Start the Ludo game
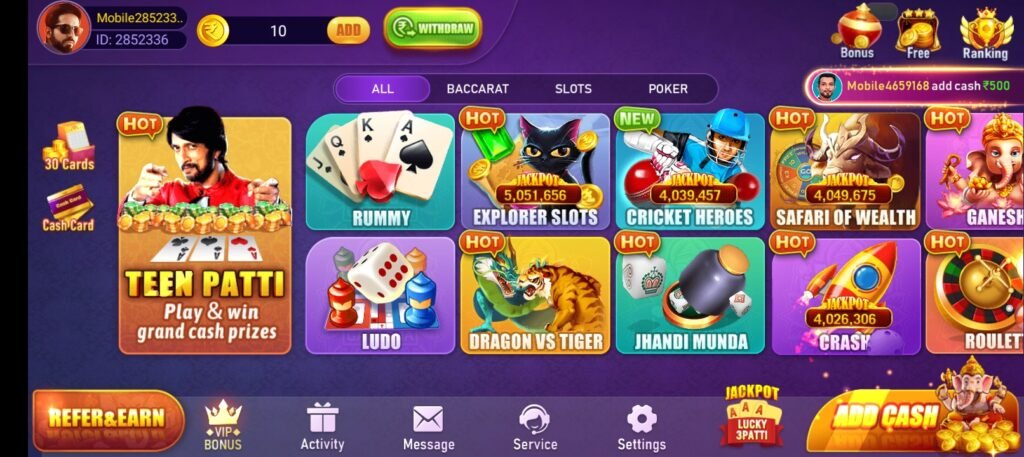The image size is (1024, 457). 380,296
